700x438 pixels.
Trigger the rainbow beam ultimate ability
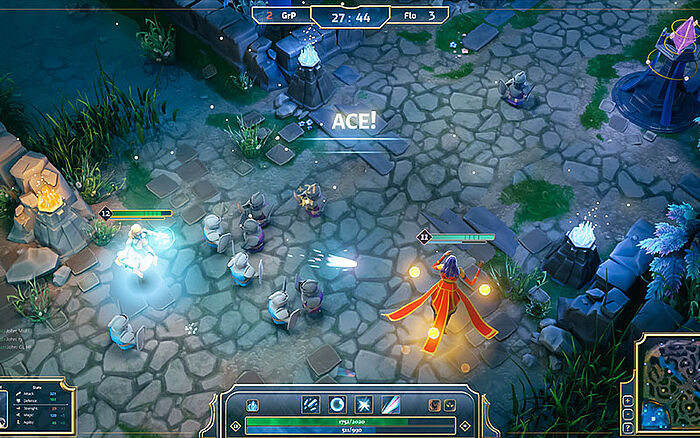tap(389, 405)
